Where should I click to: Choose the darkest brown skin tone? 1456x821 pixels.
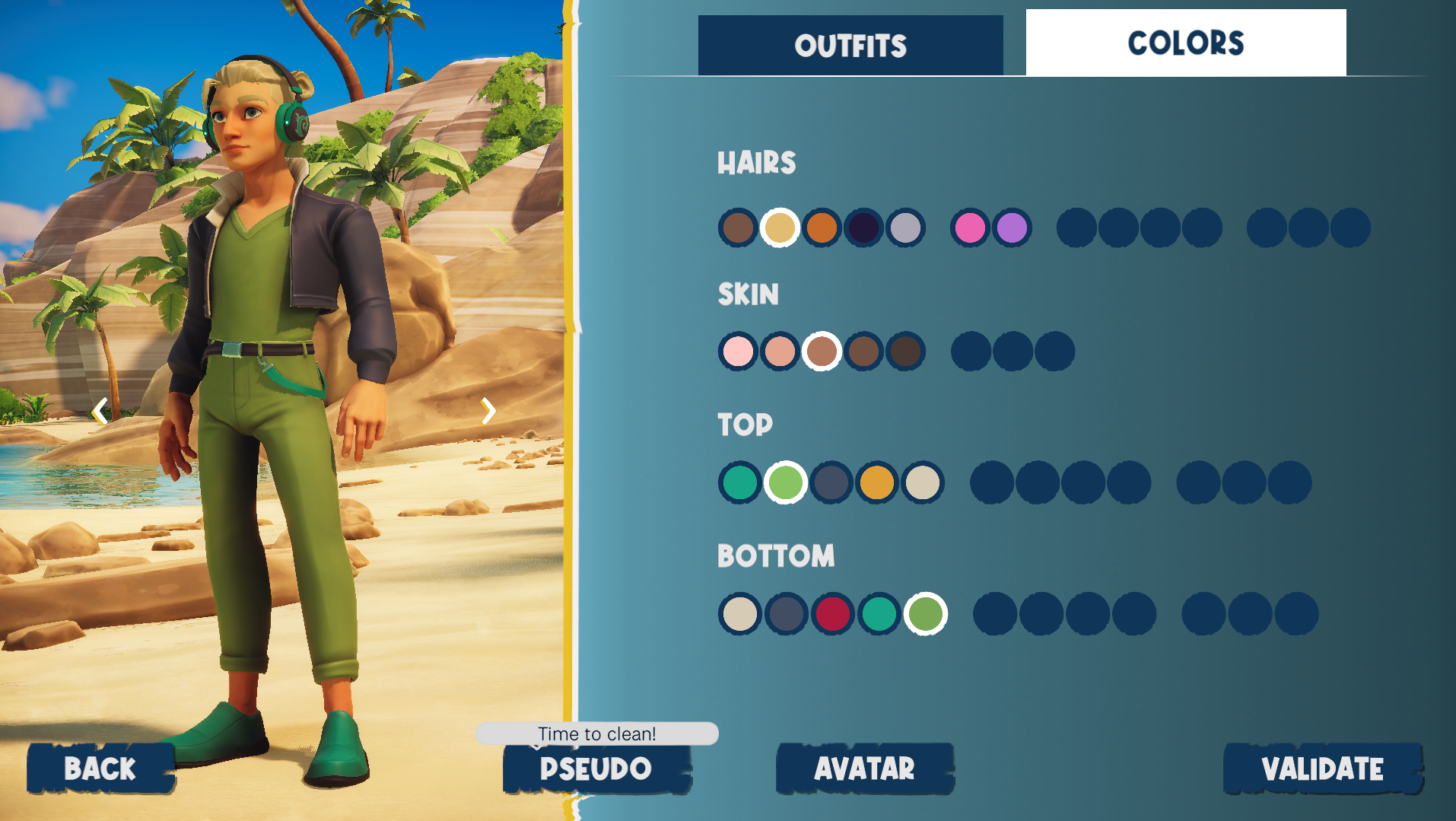coord(905,352)
